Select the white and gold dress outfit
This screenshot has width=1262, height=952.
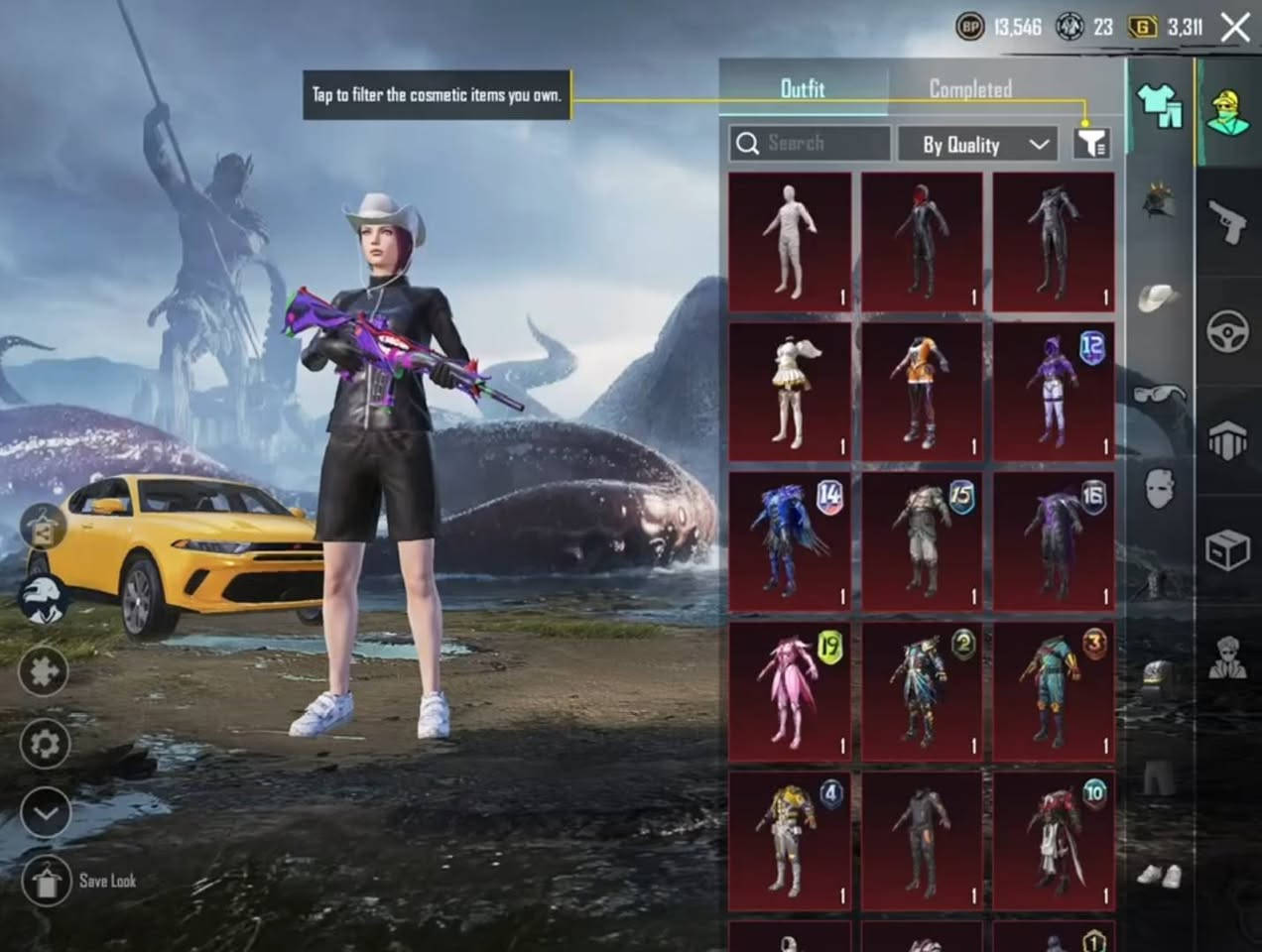click(790, 392)
